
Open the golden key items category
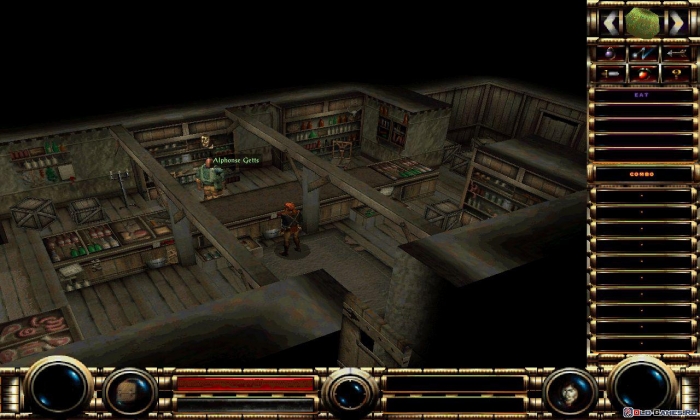[675, 72]
